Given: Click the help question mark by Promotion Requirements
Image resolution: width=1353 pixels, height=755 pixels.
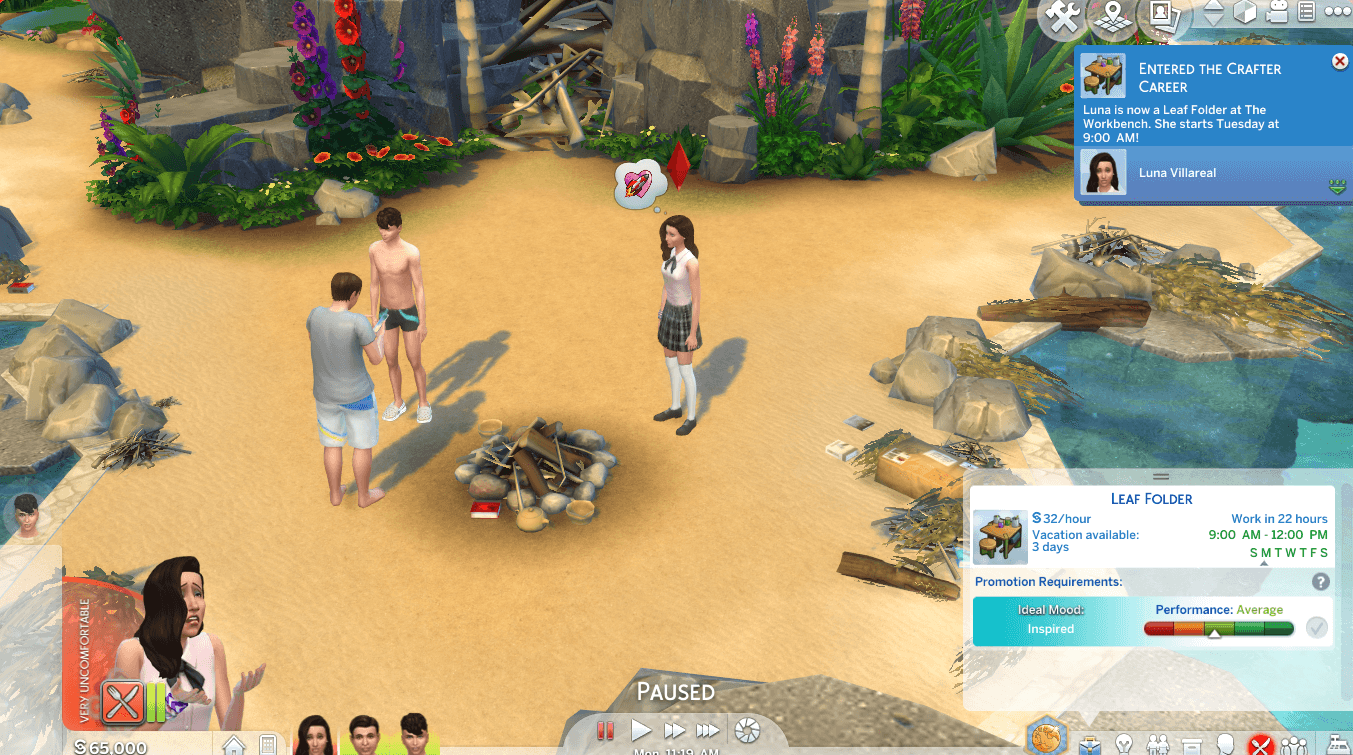Looking at the screenshot, I should pos(1320,582).
